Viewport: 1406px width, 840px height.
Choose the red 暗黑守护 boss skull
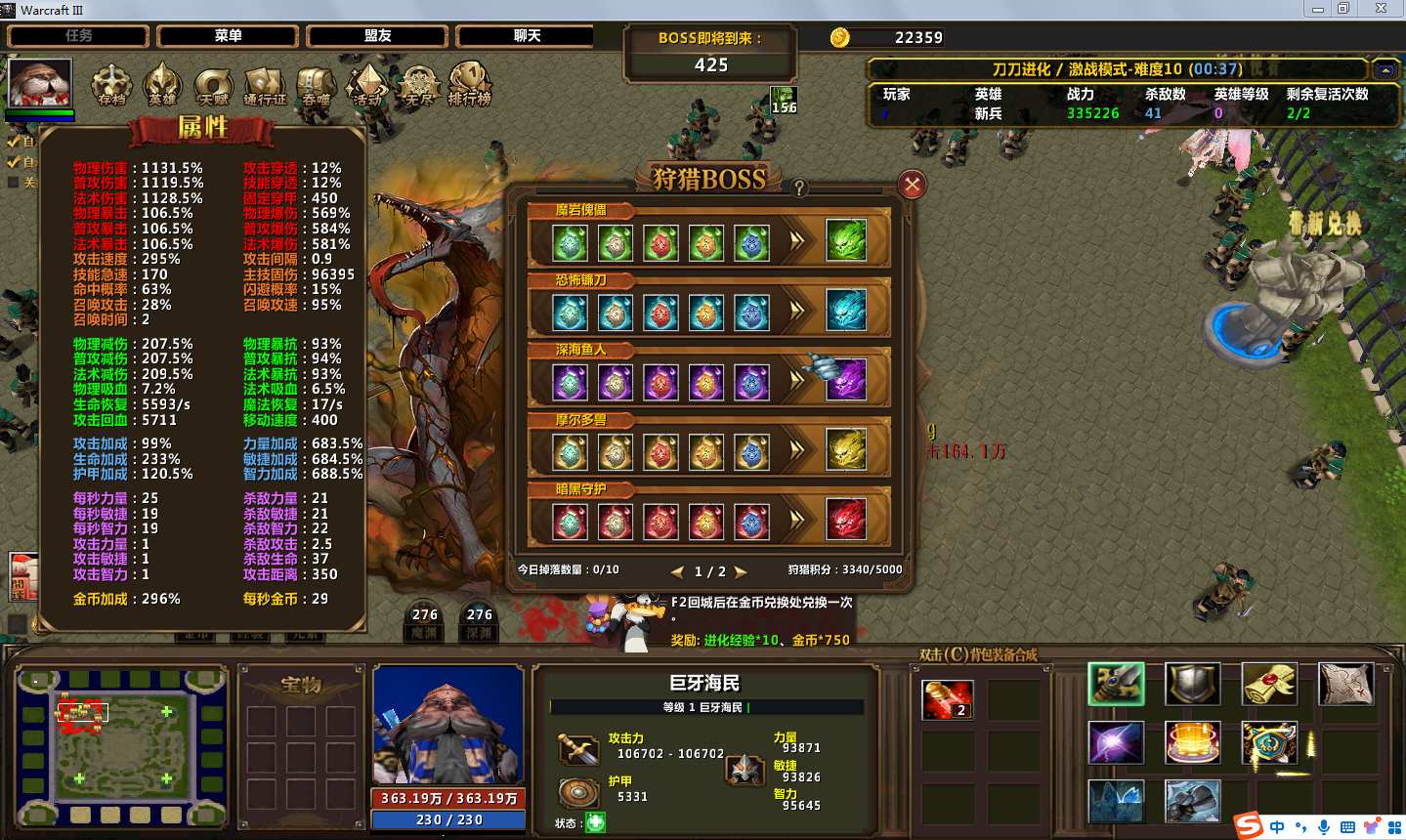pyautogui.click(x=846, y=520)
